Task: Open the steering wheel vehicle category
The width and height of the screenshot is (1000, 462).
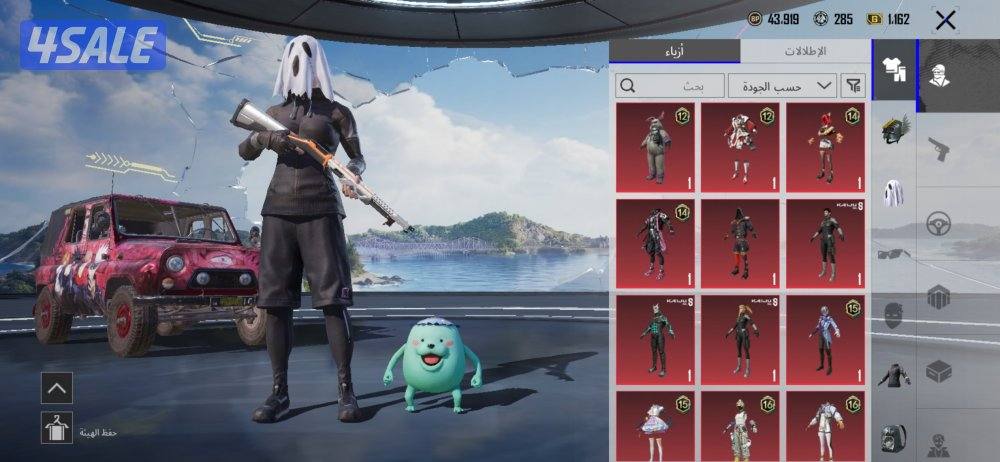Action: pyautogui.click(x=940, y=224)
